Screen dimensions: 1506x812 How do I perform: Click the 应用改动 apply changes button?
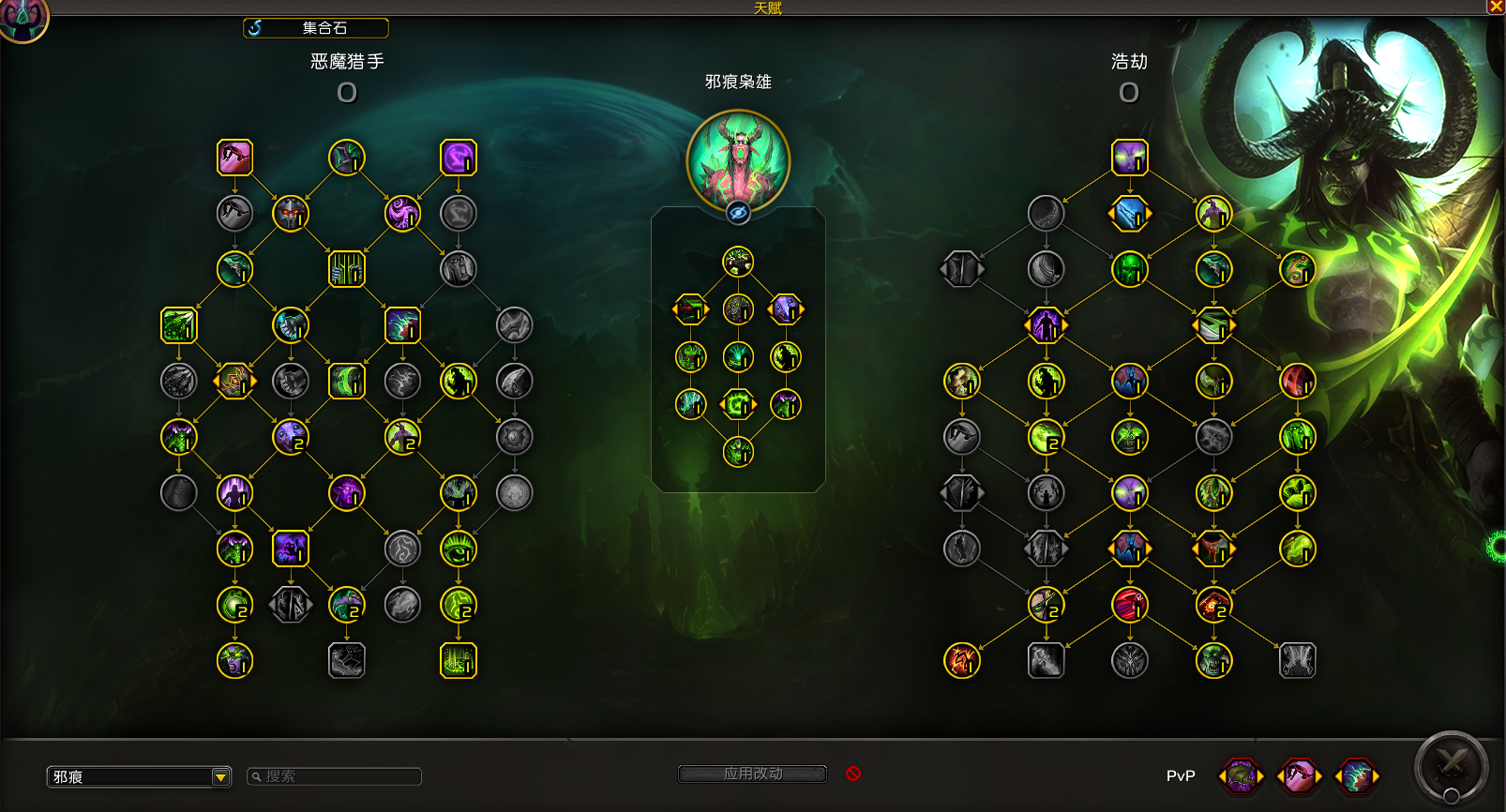pos(751,774)
